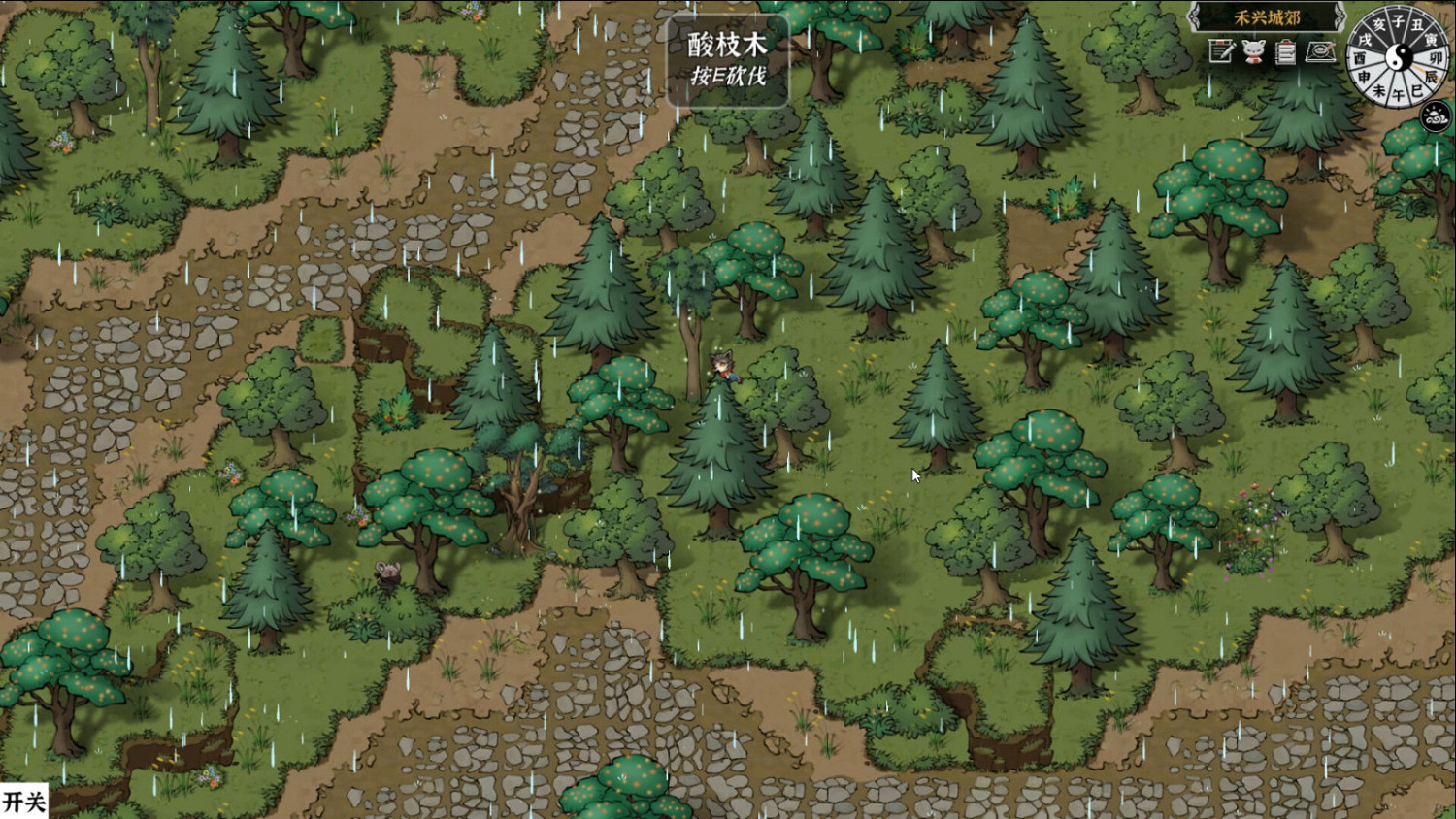Viewport: 1456px width, 819px height.
Task: Open the map icon next to the clipboard
Action: tap(1320, 50)
